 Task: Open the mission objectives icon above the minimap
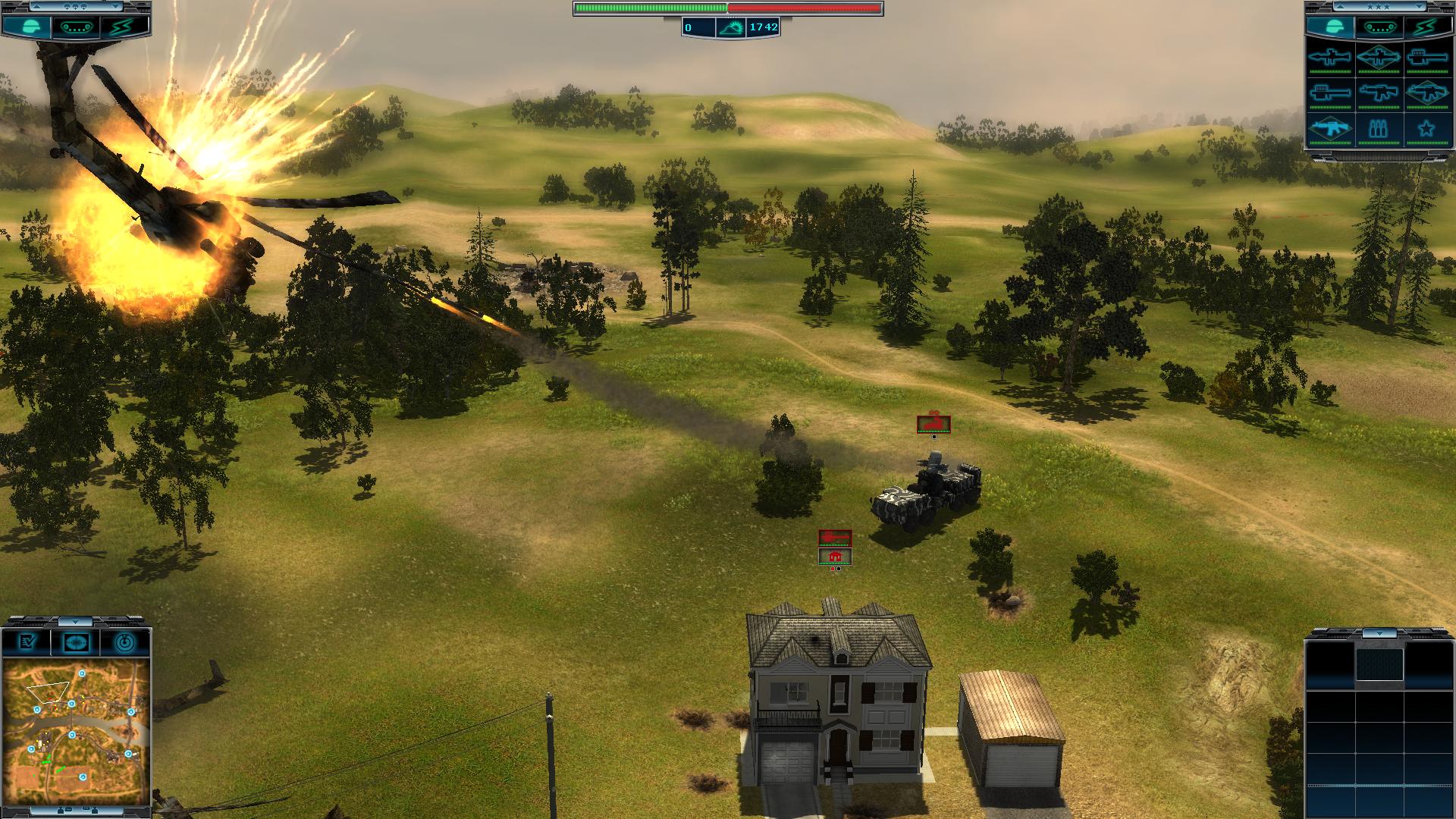tap(27, 642)
